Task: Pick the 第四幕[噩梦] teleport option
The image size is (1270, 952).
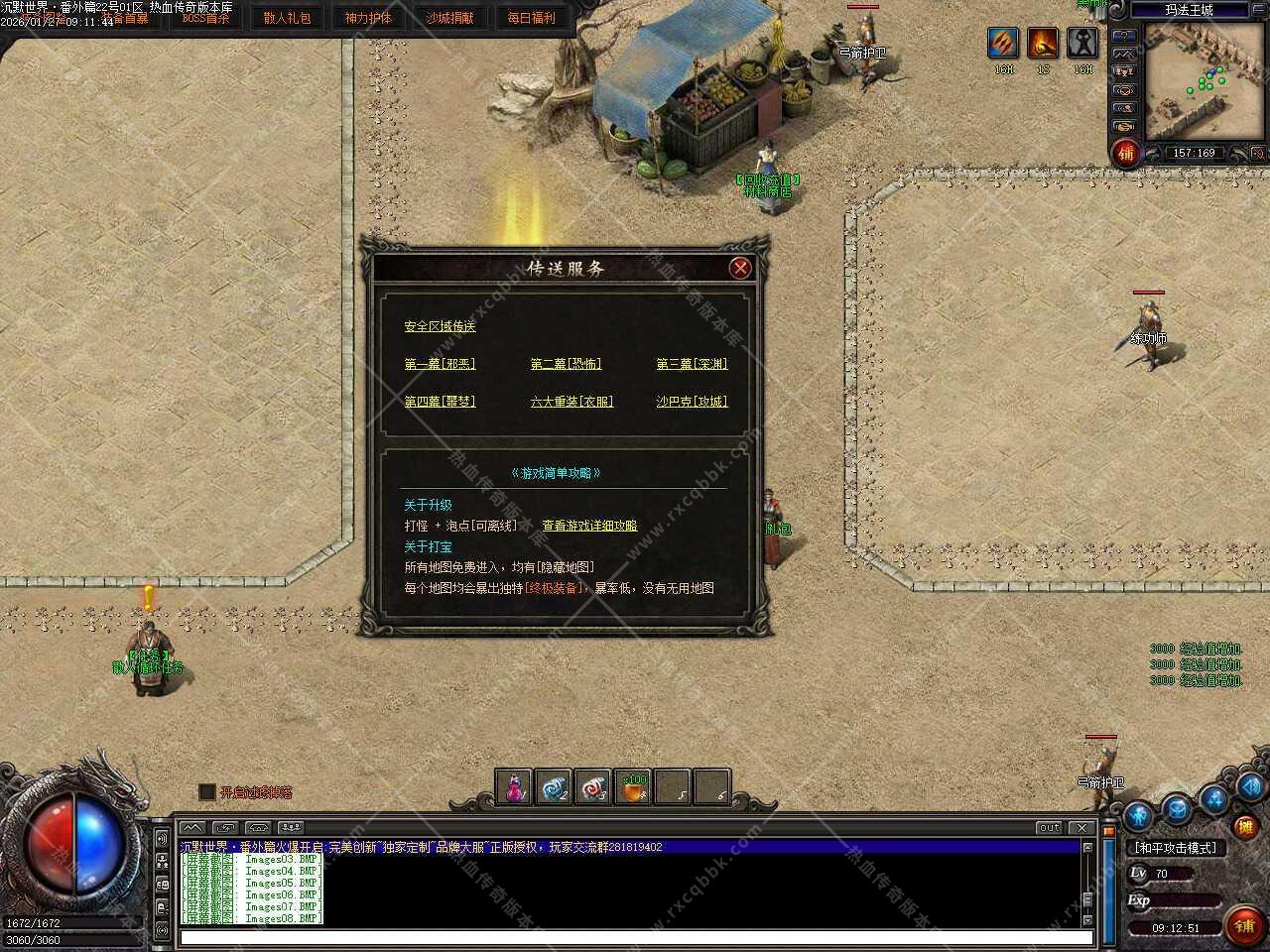Action: point(440,402)
